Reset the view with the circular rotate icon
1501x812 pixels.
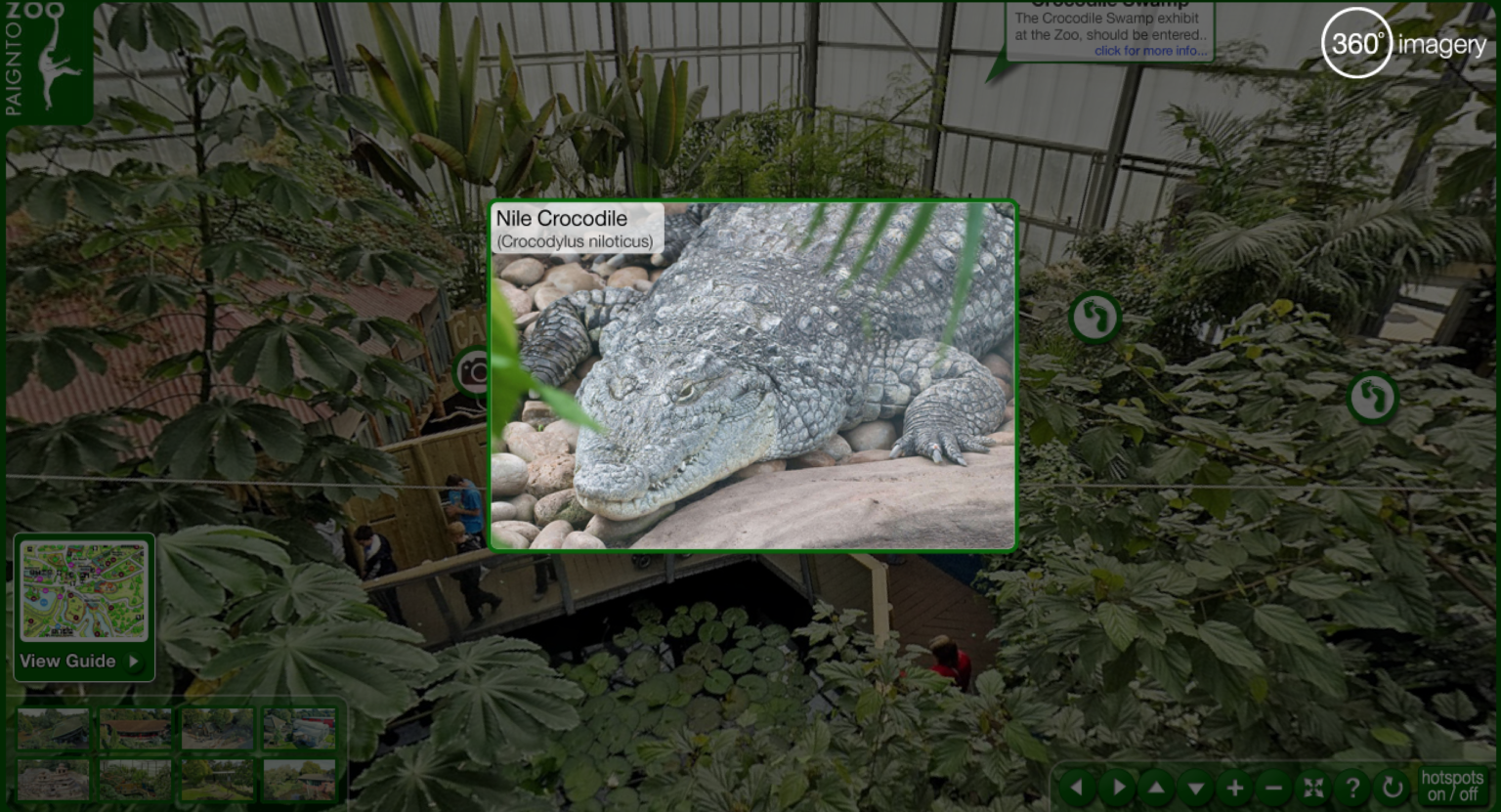coord(1392,787)
